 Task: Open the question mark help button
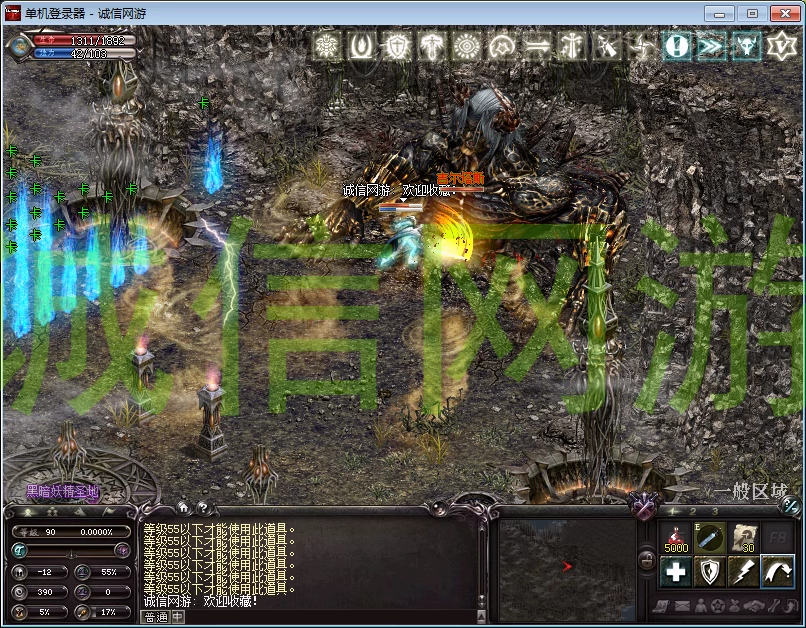(x=202, y=507)
